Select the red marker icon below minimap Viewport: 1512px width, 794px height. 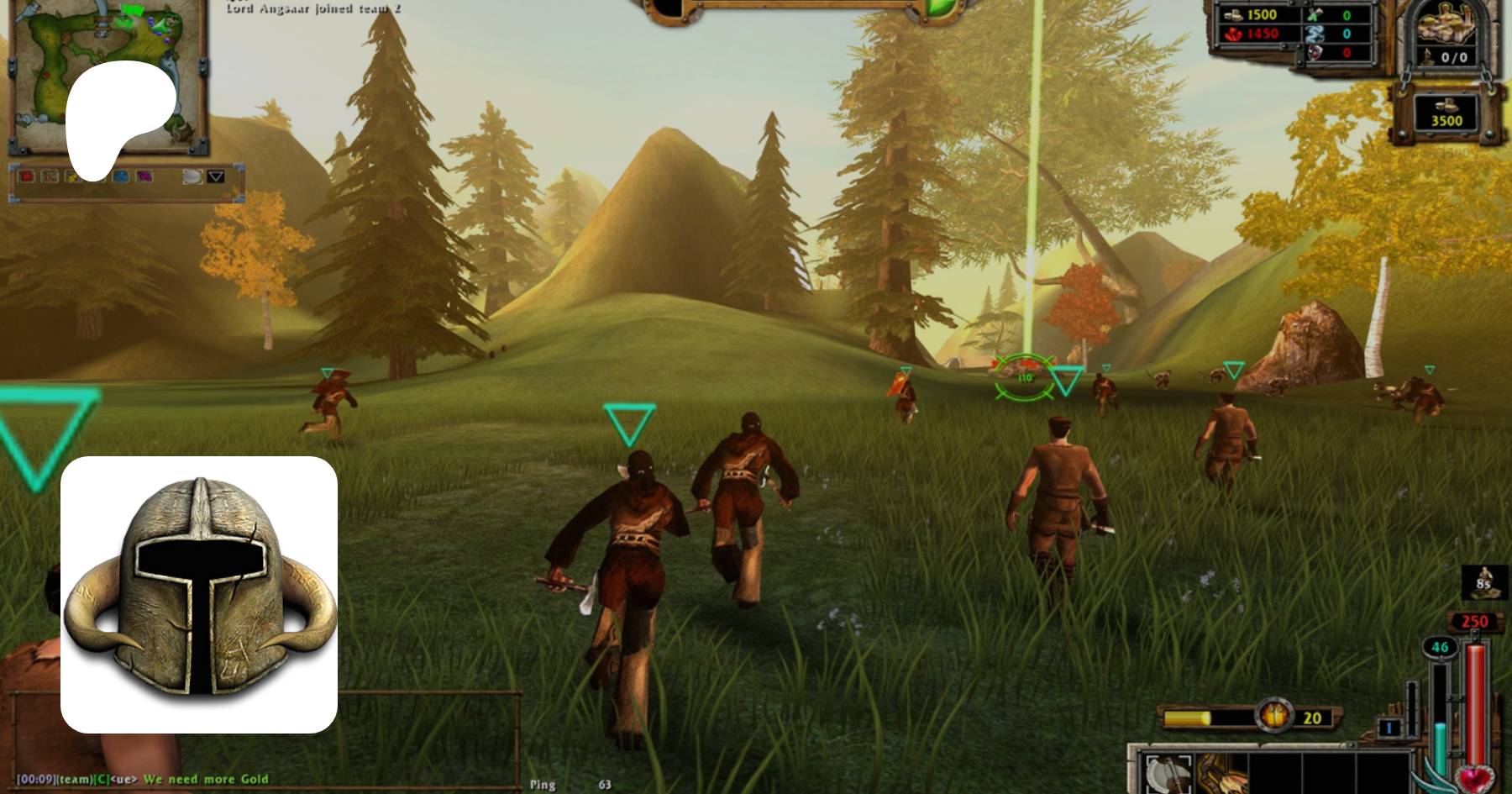pos(27,176)
